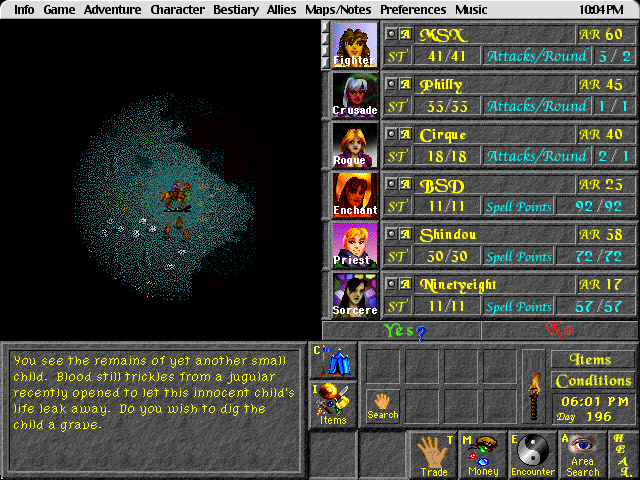Click the Search hand button
640x480 pixels.
tap(382, 404)
